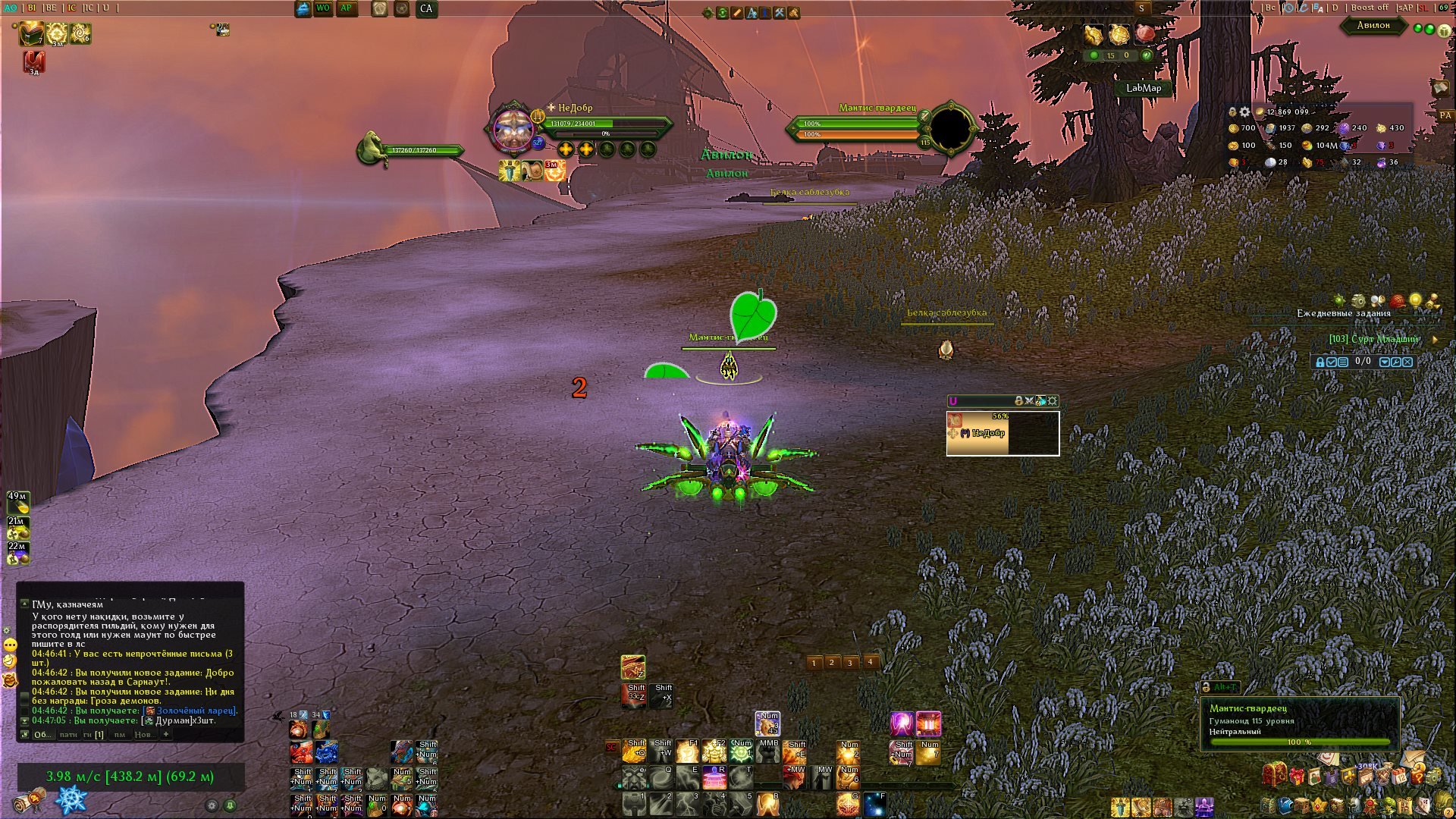Add a new chat tab with plus
Image resolution: width=1456 pixels, height=819 pixels.
(x=166, y=734)
